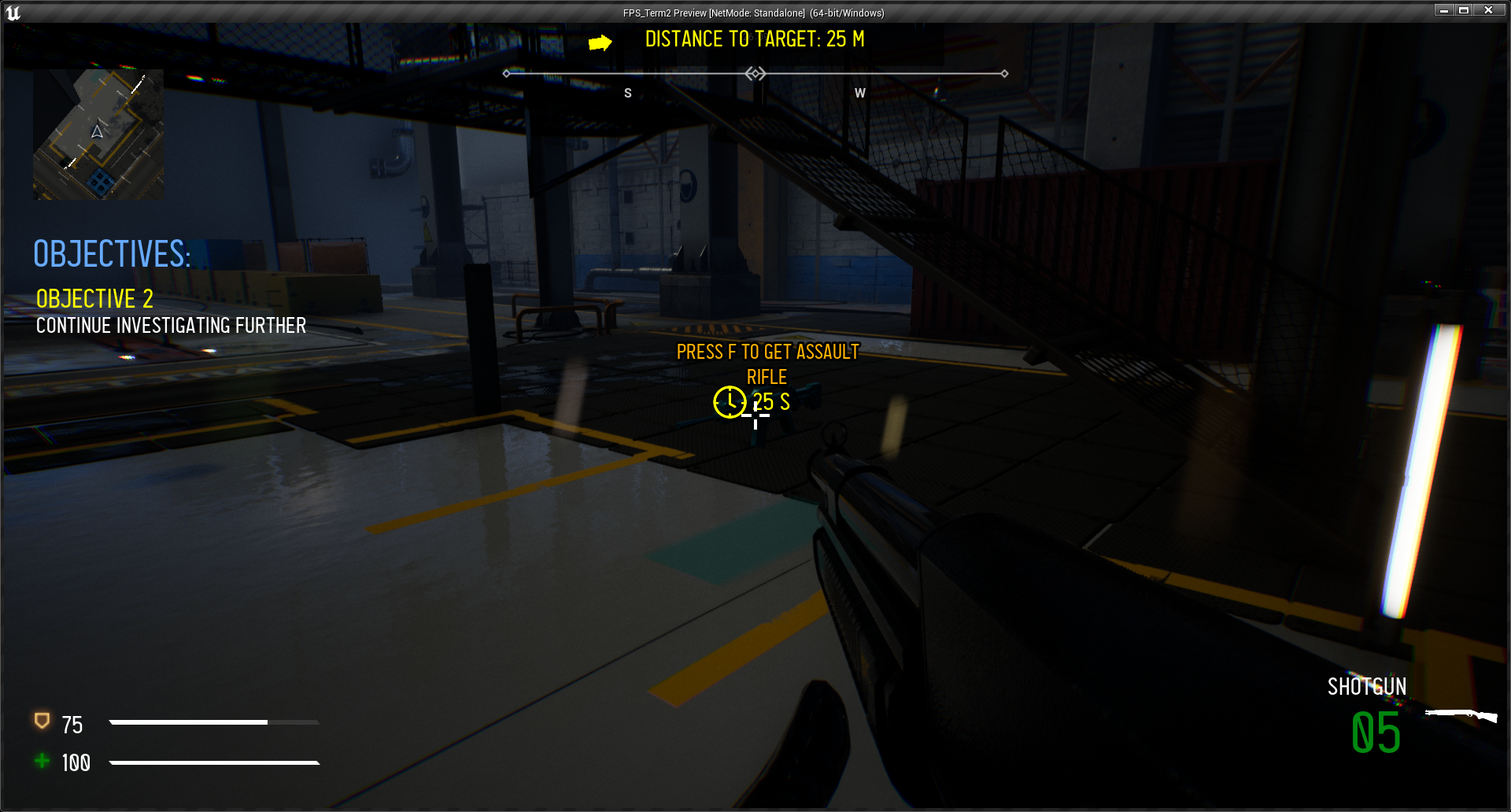The image size is (1511, 812).
Task: Click the compass bar center marker
Action: tap(755, 73)
